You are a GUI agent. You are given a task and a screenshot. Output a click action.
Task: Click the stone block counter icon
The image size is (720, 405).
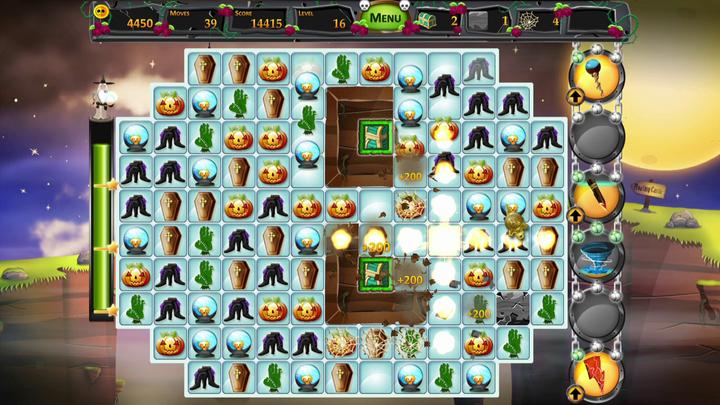click(480, 19)
